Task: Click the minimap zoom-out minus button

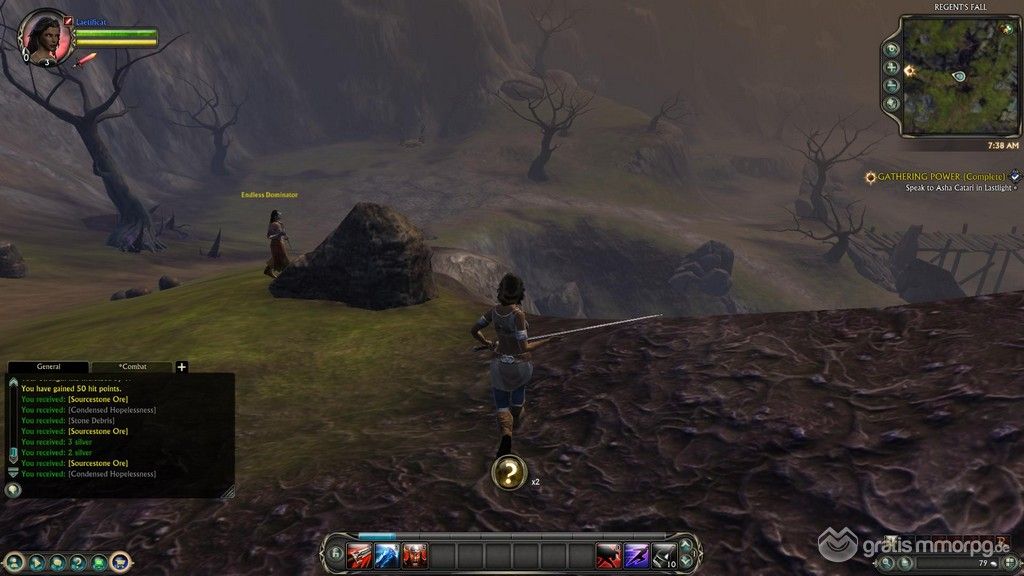Action: [x=891, y=85]
